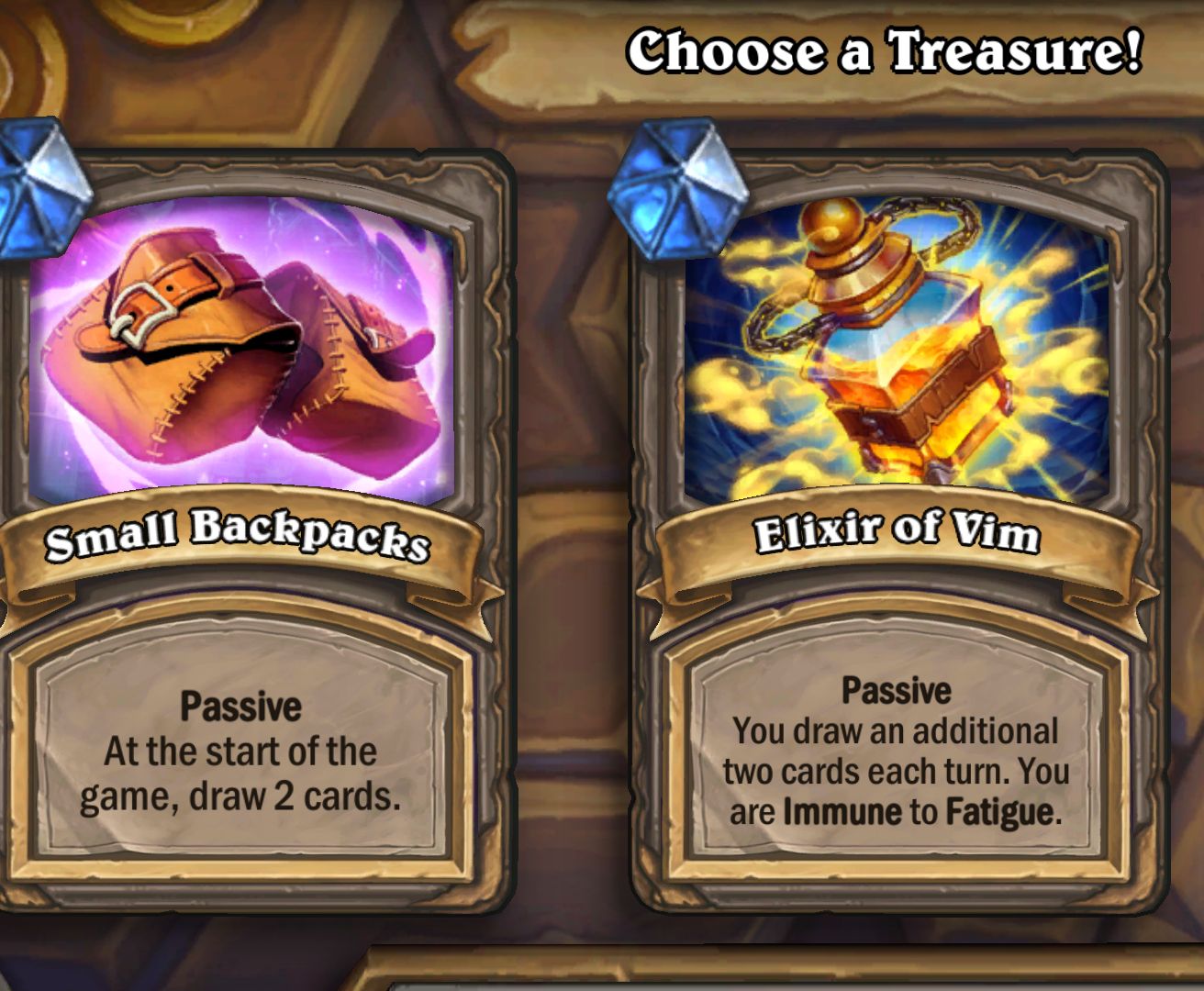
Task: Click the Passive label on Small Backpacks
Action: 241,707
